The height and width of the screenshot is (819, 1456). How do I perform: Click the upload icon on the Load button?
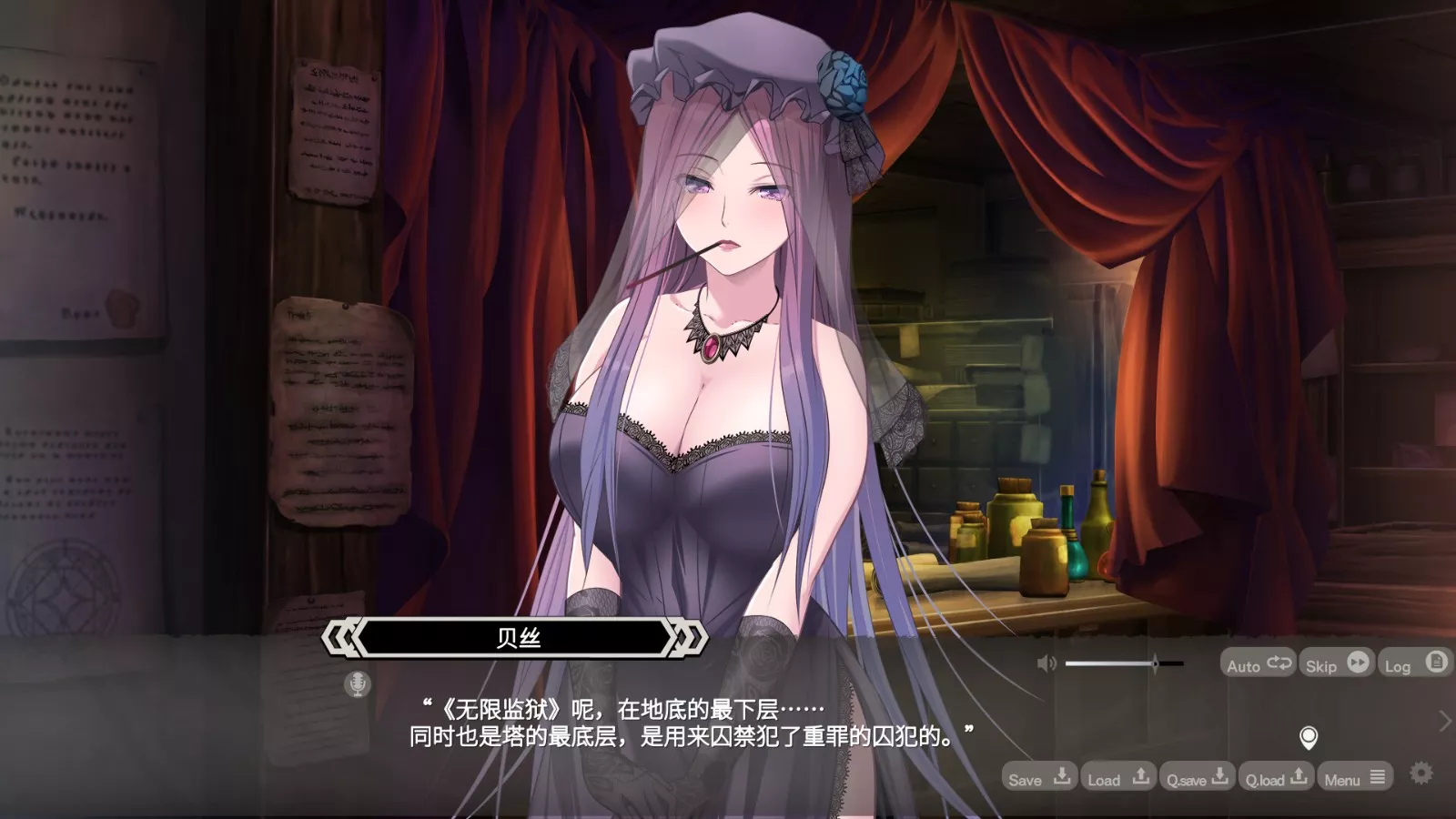pos(1140,778)
